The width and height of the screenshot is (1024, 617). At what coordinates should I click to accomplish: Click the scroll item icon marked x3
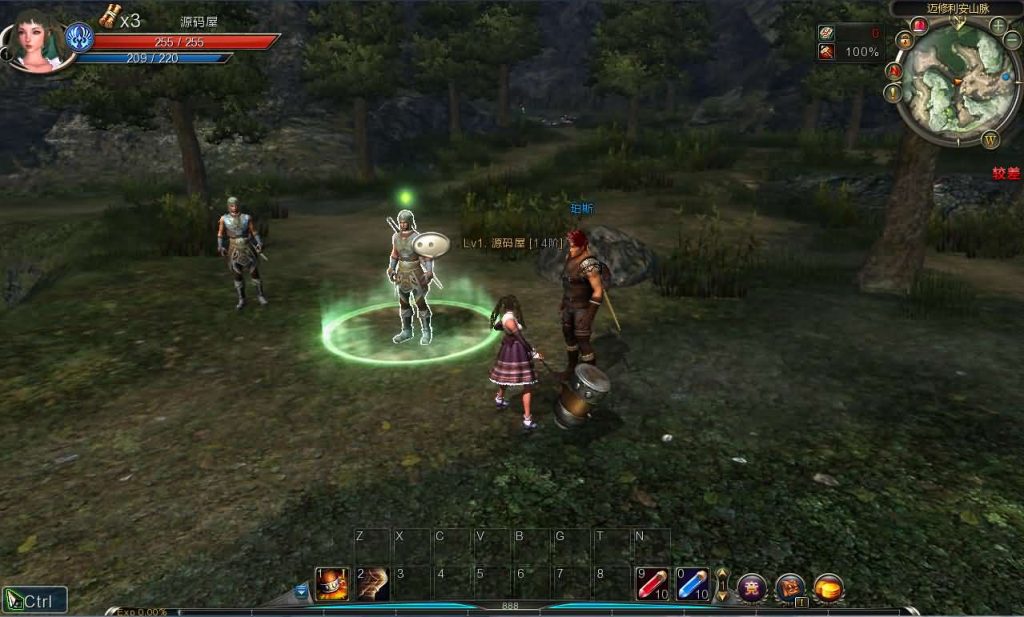tap(109, 16)
